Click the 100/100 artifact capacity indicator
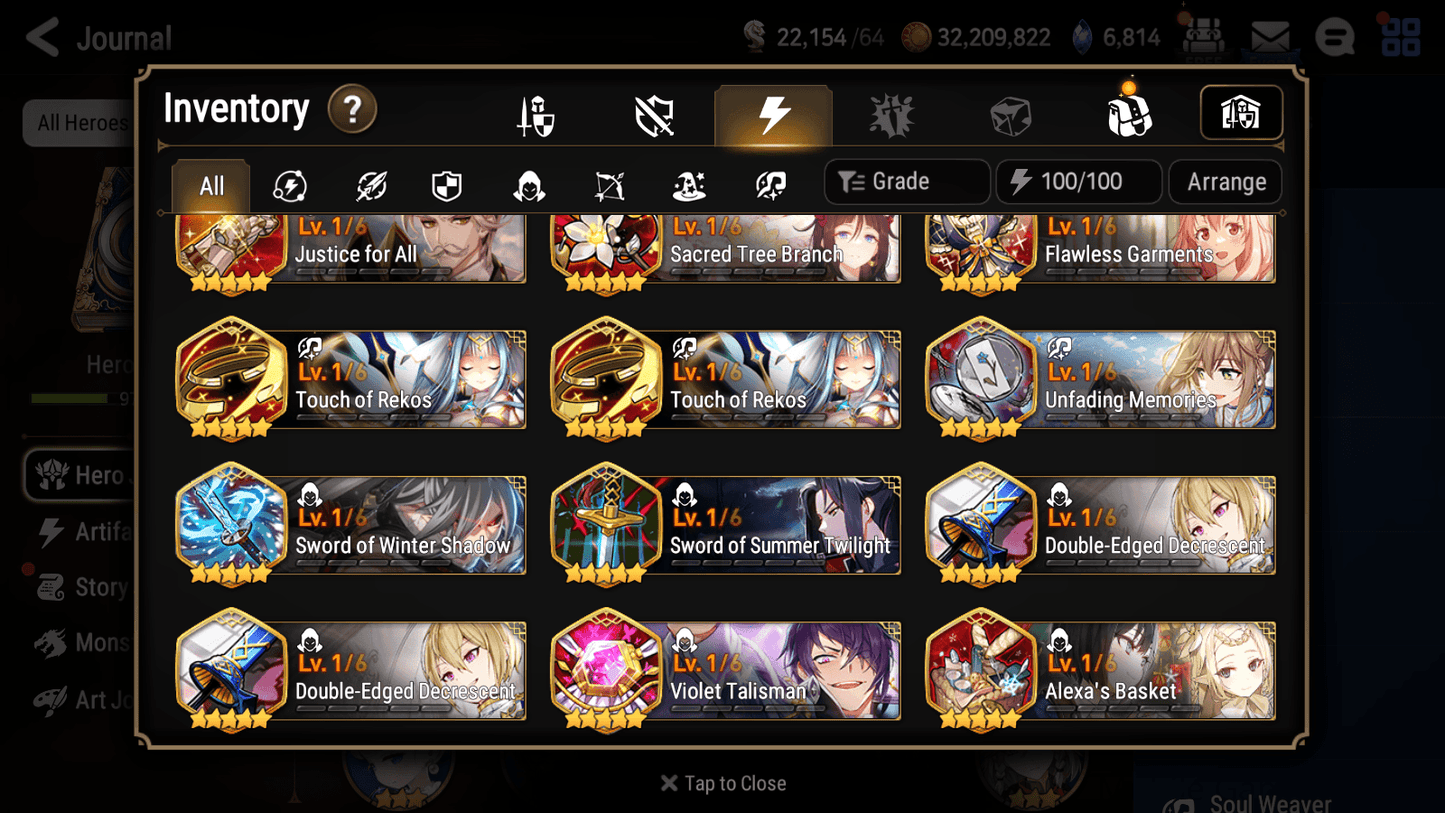 1078,182
